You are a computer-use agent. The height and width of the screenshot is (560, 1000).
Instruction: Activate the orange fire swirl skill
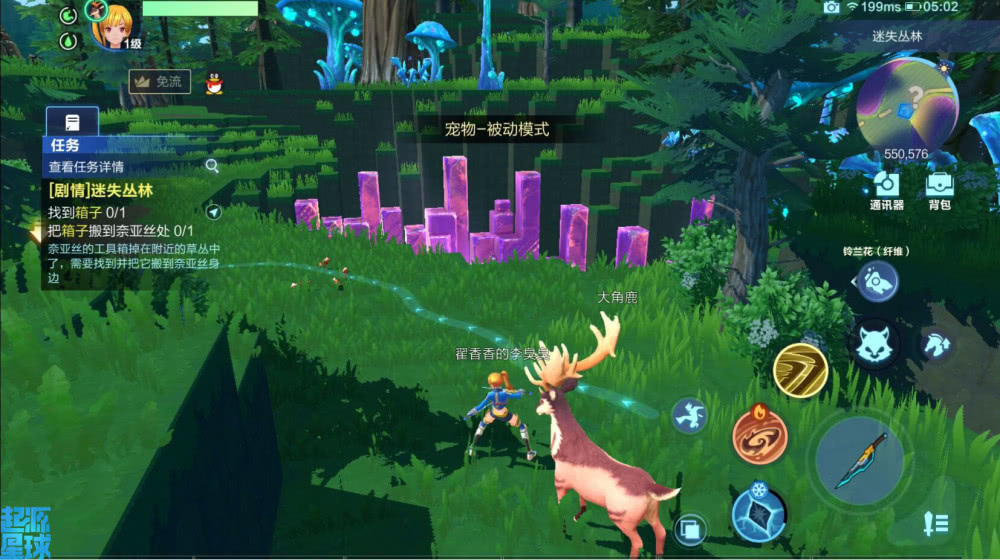(x=760, y=435)
